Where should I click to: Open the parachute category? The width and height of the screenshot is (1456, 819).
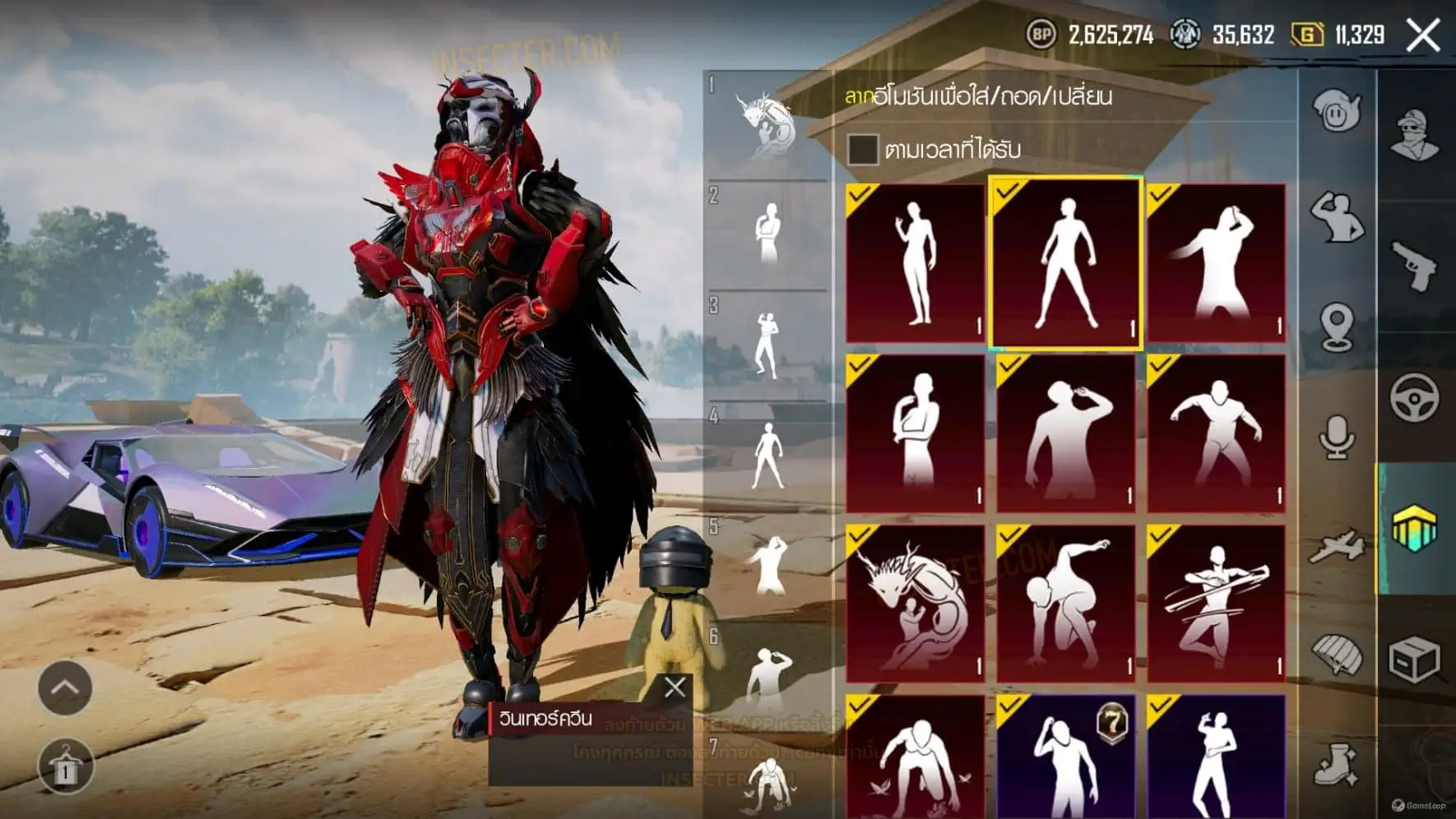click(x=1337, y=655)
